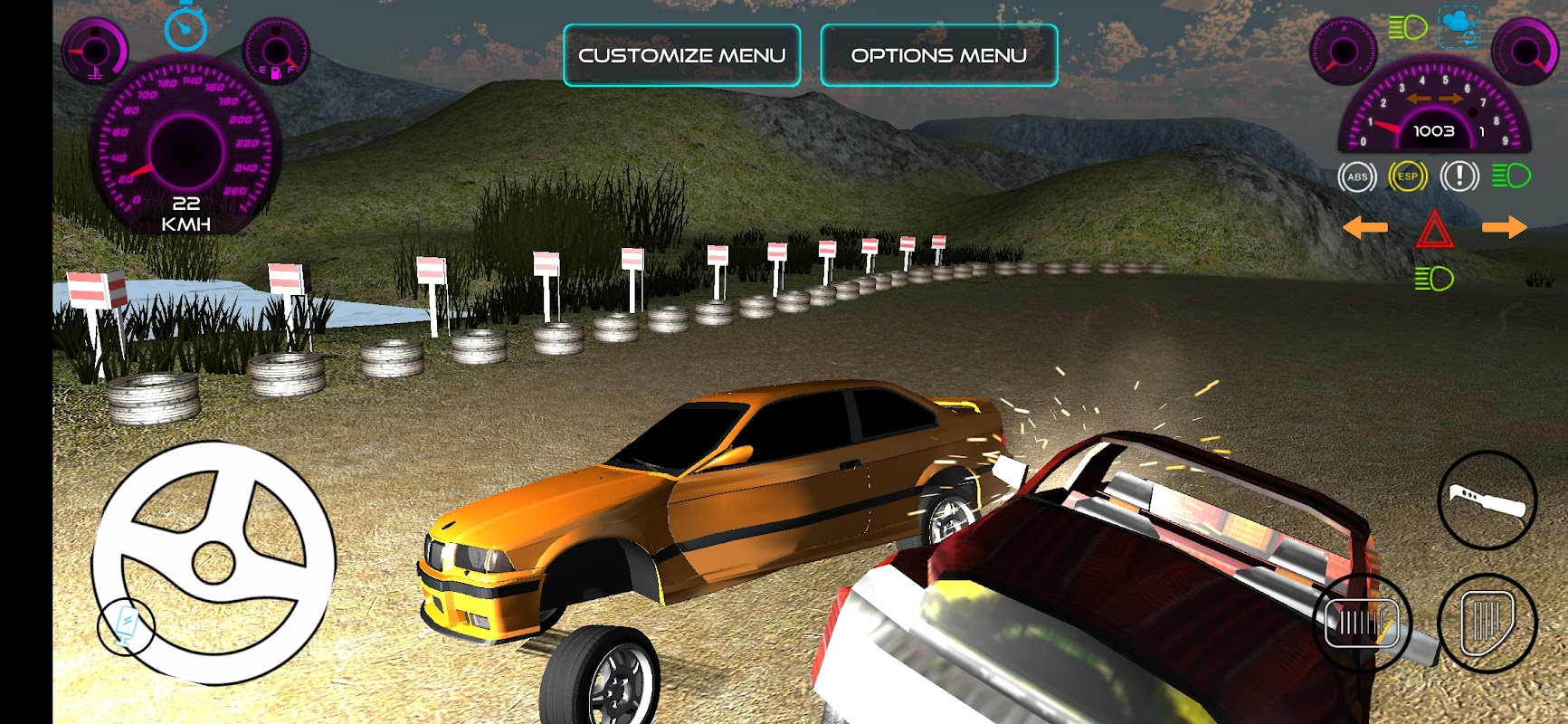The width and height of the screenshot is (1568, 724).
Task: Tap the wide brake pedal
Action: [x=1362, y=623]
